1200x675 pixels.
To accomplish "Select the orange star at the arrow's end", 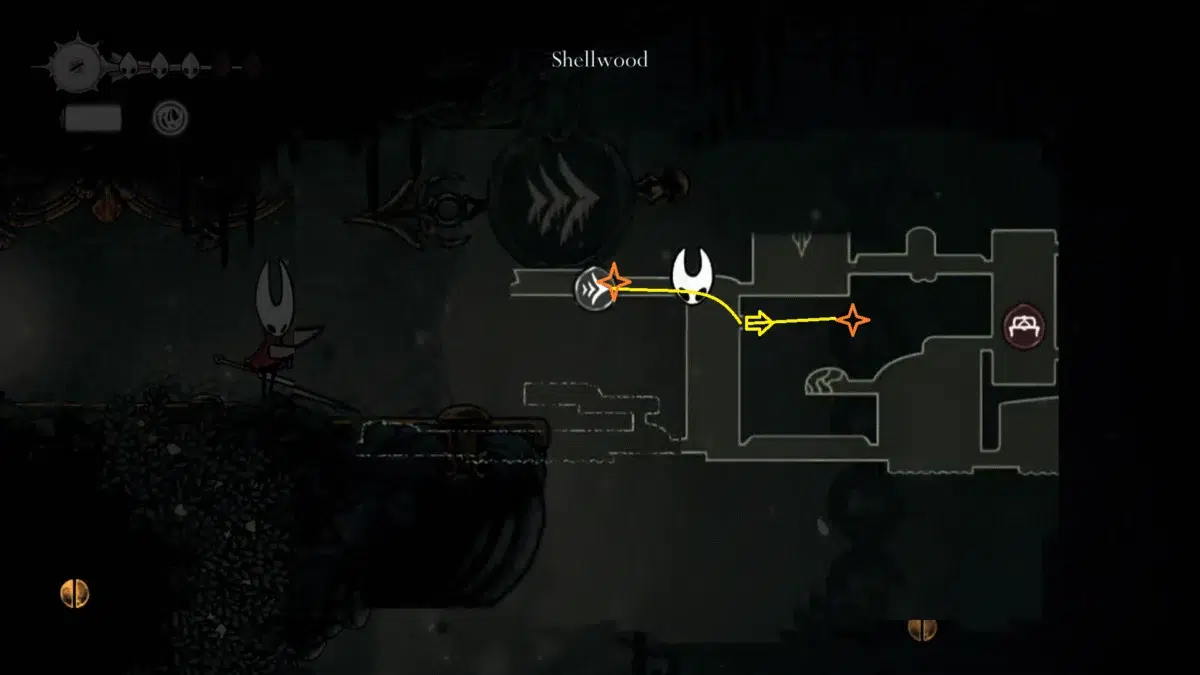I will coord(853,320).
